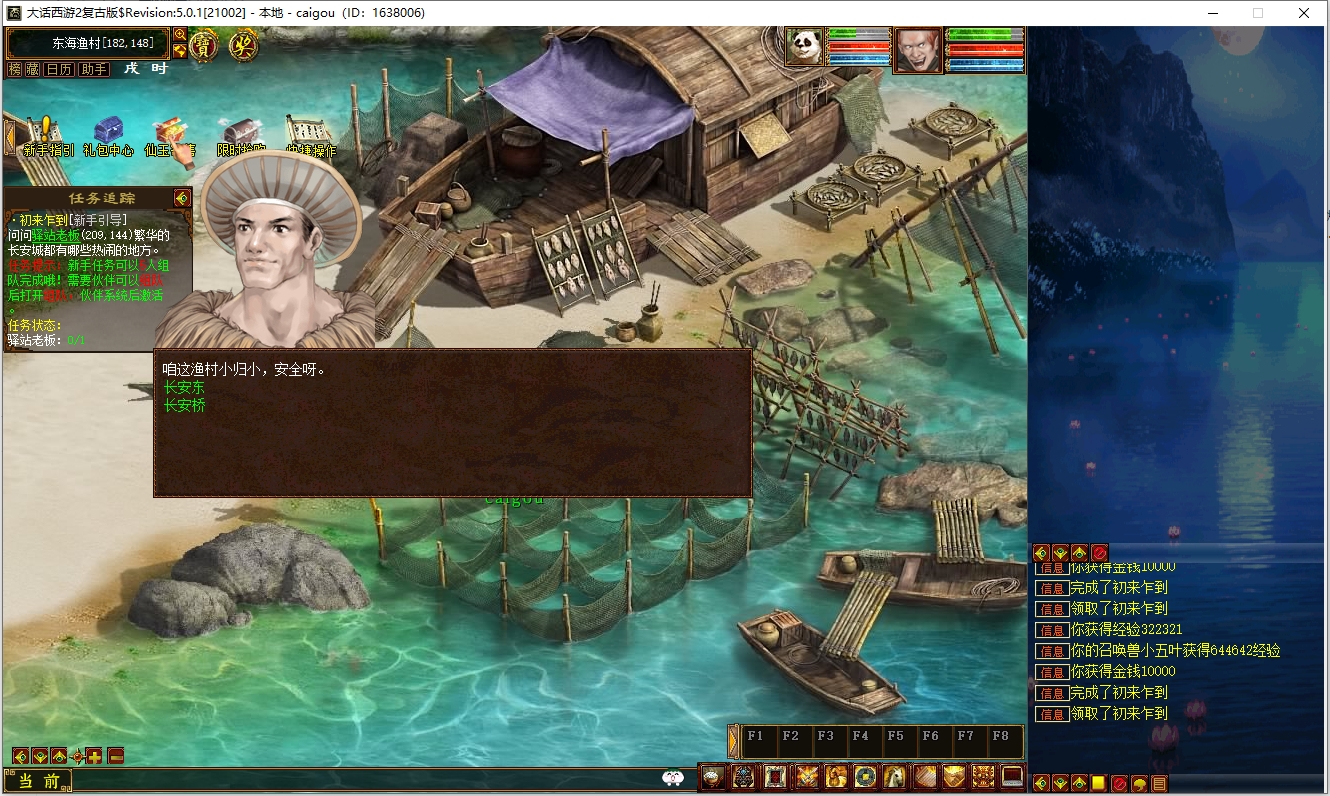The width and height of the screenshot is (1330, 796).
Task: Open the player character portrait
Action: [x=918, y=50]
